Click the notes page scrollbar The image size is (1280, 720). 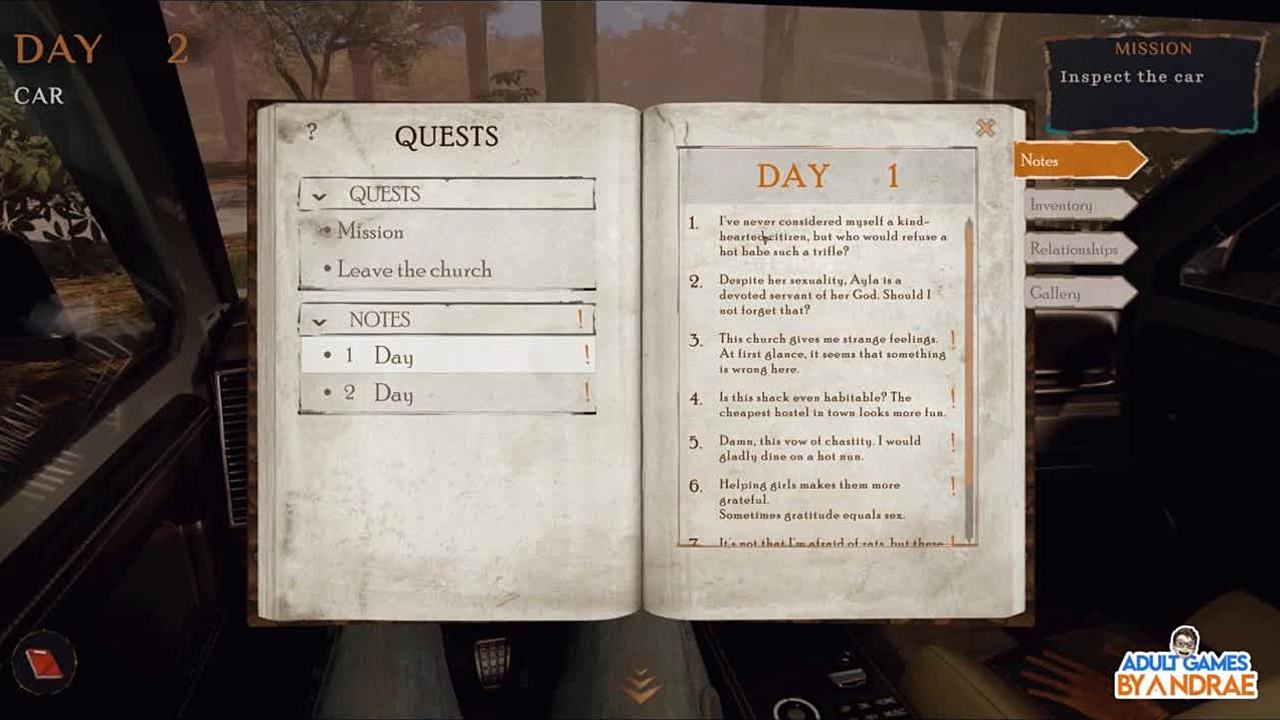point(968,380)
